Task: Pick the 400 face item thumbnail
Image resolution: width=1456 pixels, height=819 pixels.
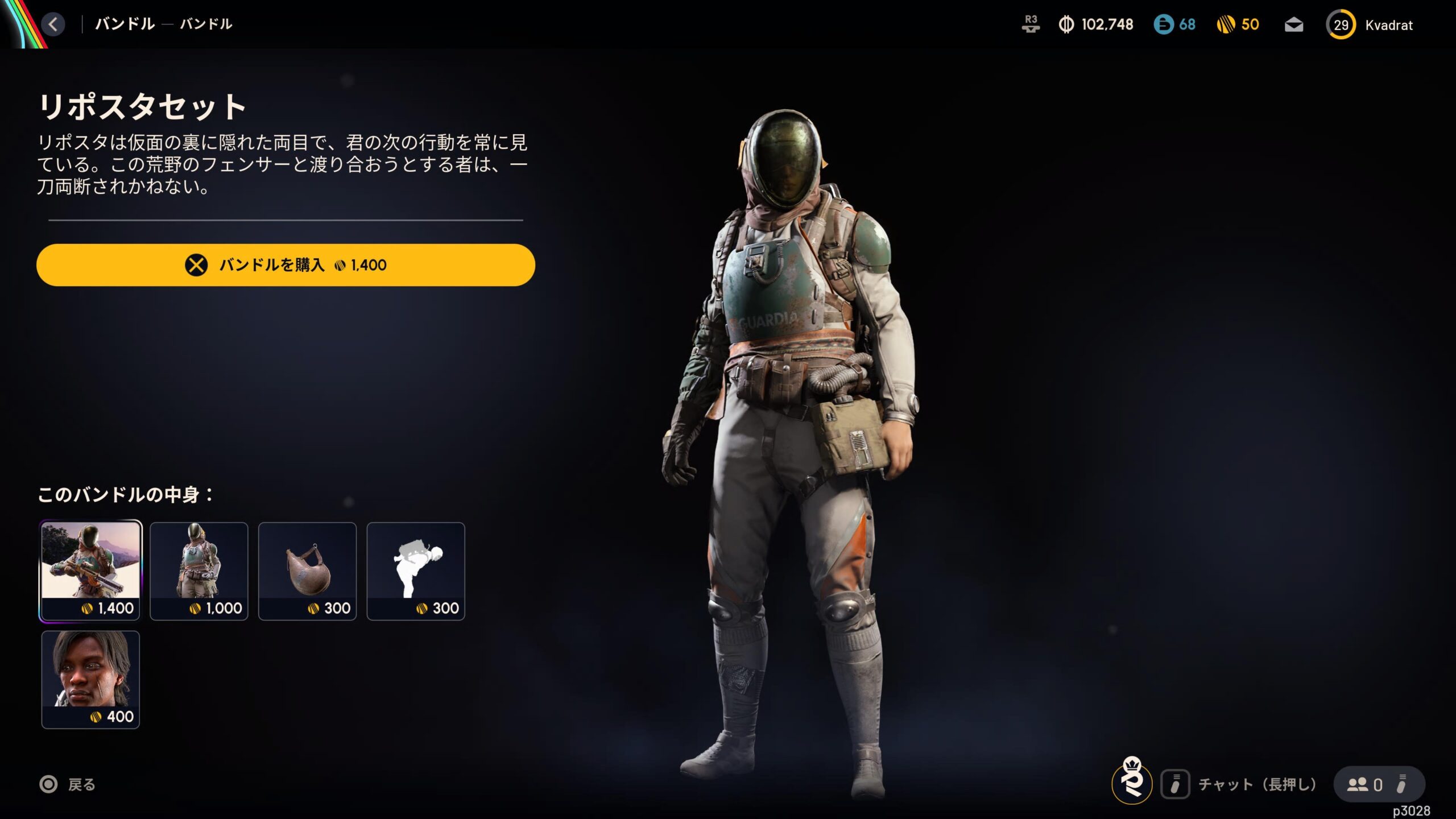Action: [x=90, y=679]
